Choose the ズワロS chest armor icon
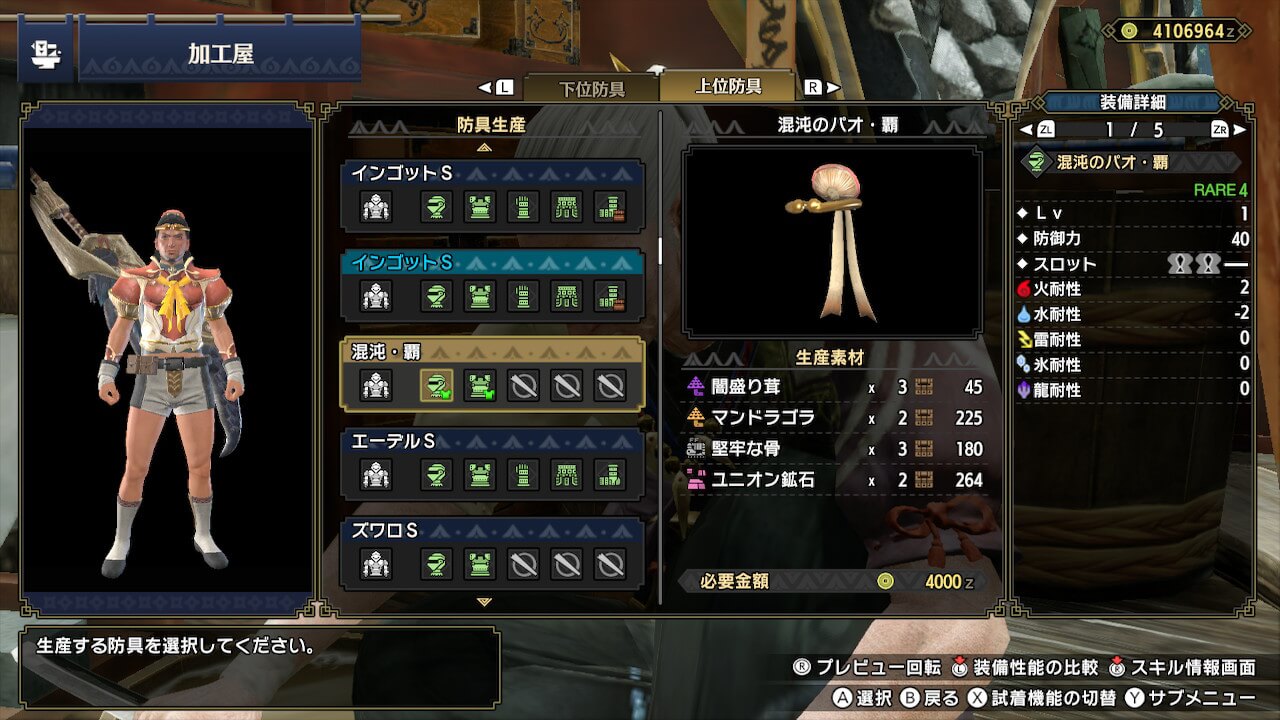Screen dimensions: 1280x720 coord(480,565)
